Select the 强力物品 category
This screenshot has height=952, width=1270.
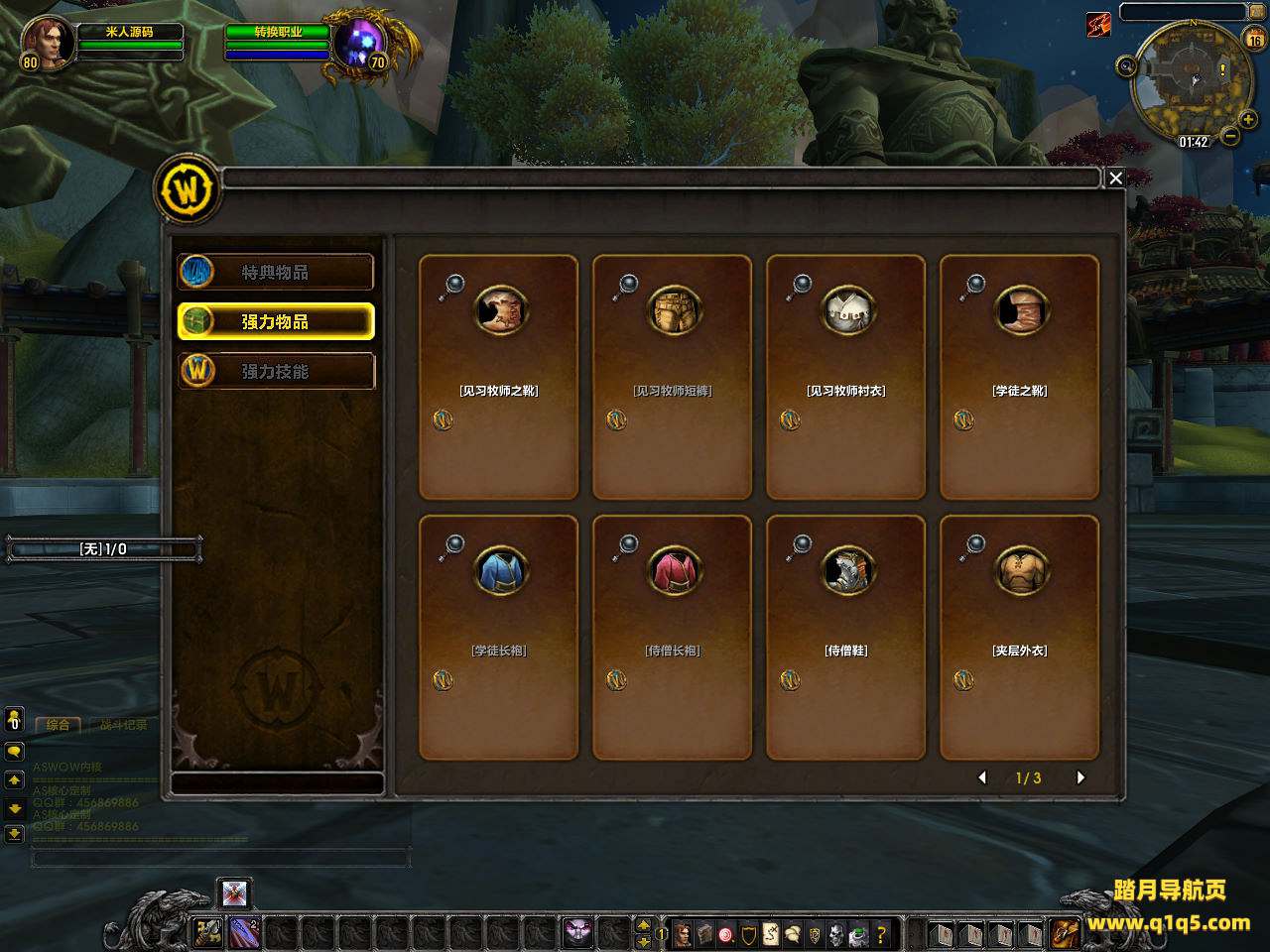click(276, 321)
